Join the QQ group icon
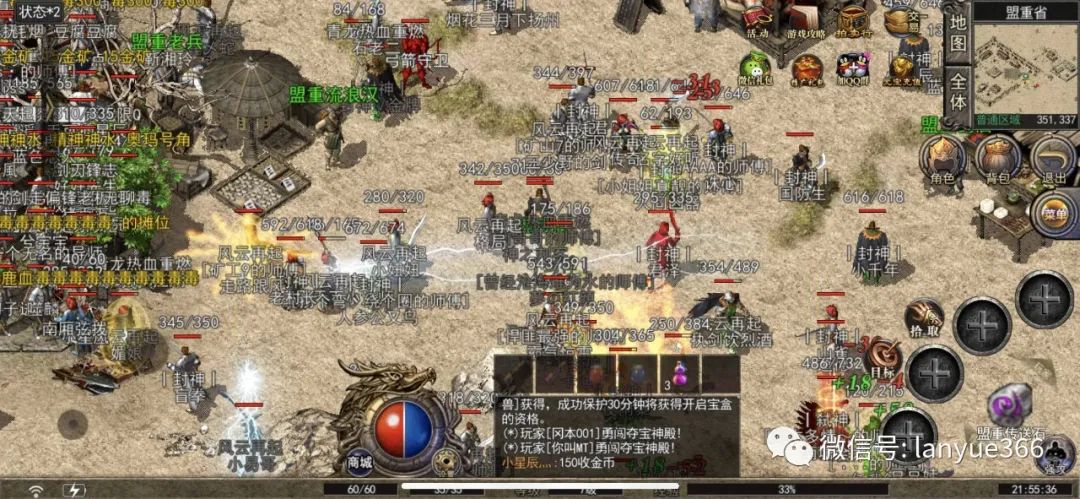Screen dimensions: 1080x499 click(x=853, y=66)
